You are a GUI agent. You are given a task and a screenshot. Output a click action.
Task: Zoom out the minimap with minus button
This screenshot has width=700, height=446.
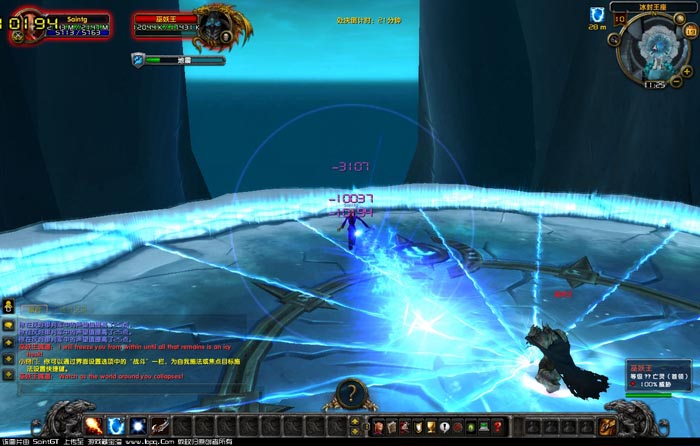676,81
